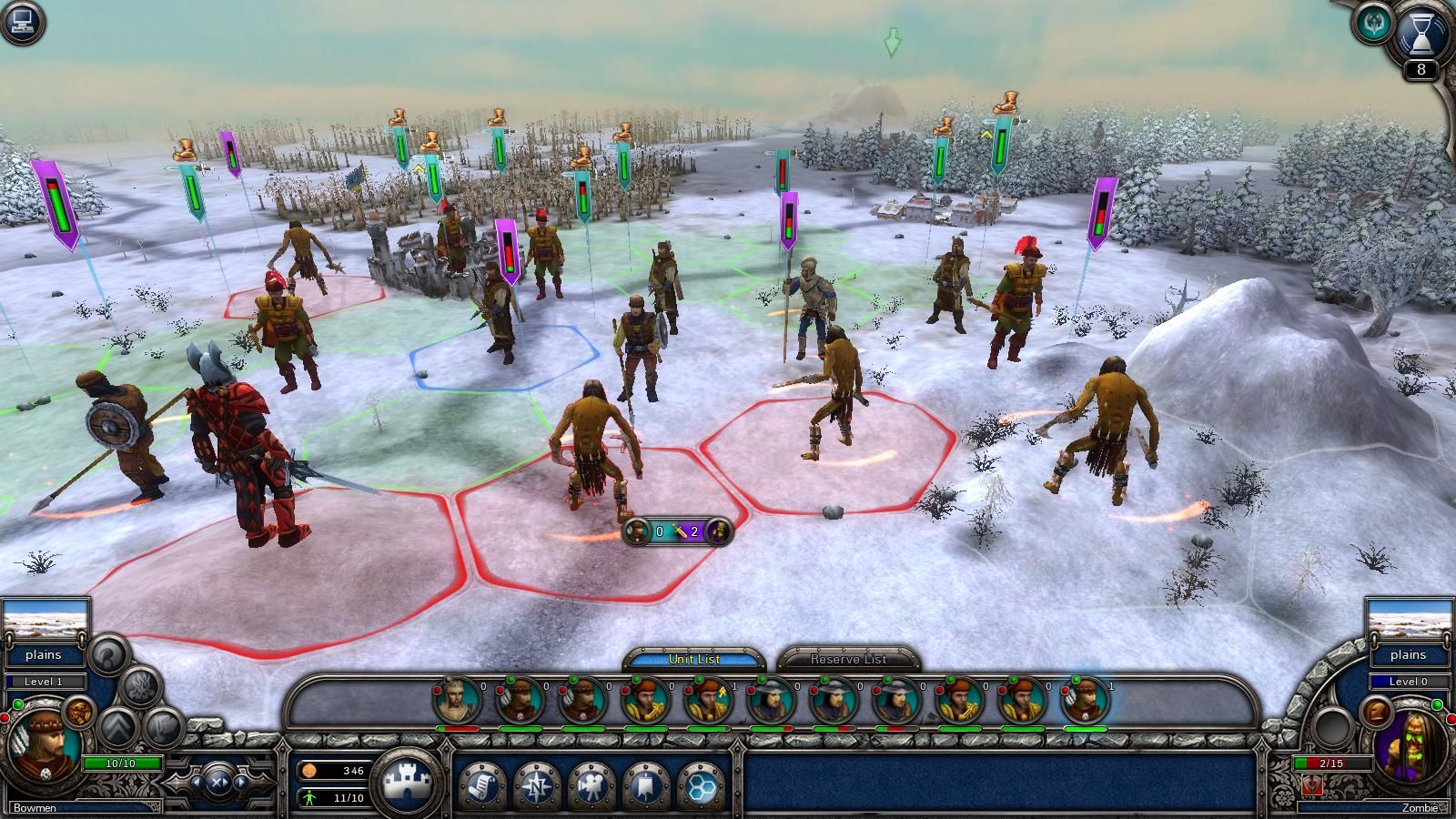Image resolution: width=1456 pixels, height=819 pixels.
Task: Click the next-unit arrow button
Action: [x=240, y=783]
